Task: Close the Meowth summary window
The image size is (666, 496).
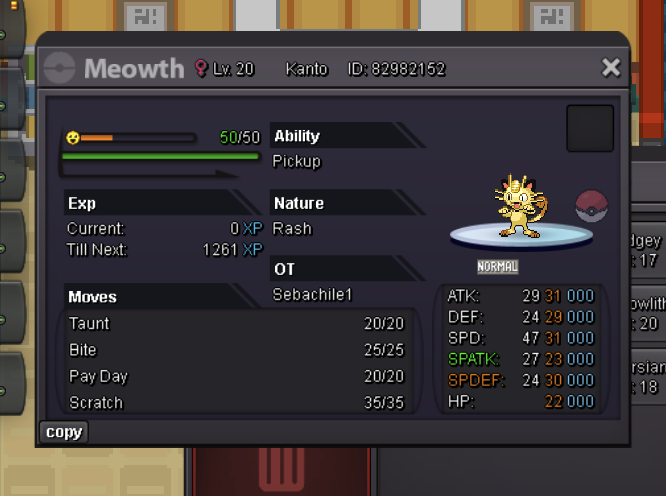Action: point(610,68)
